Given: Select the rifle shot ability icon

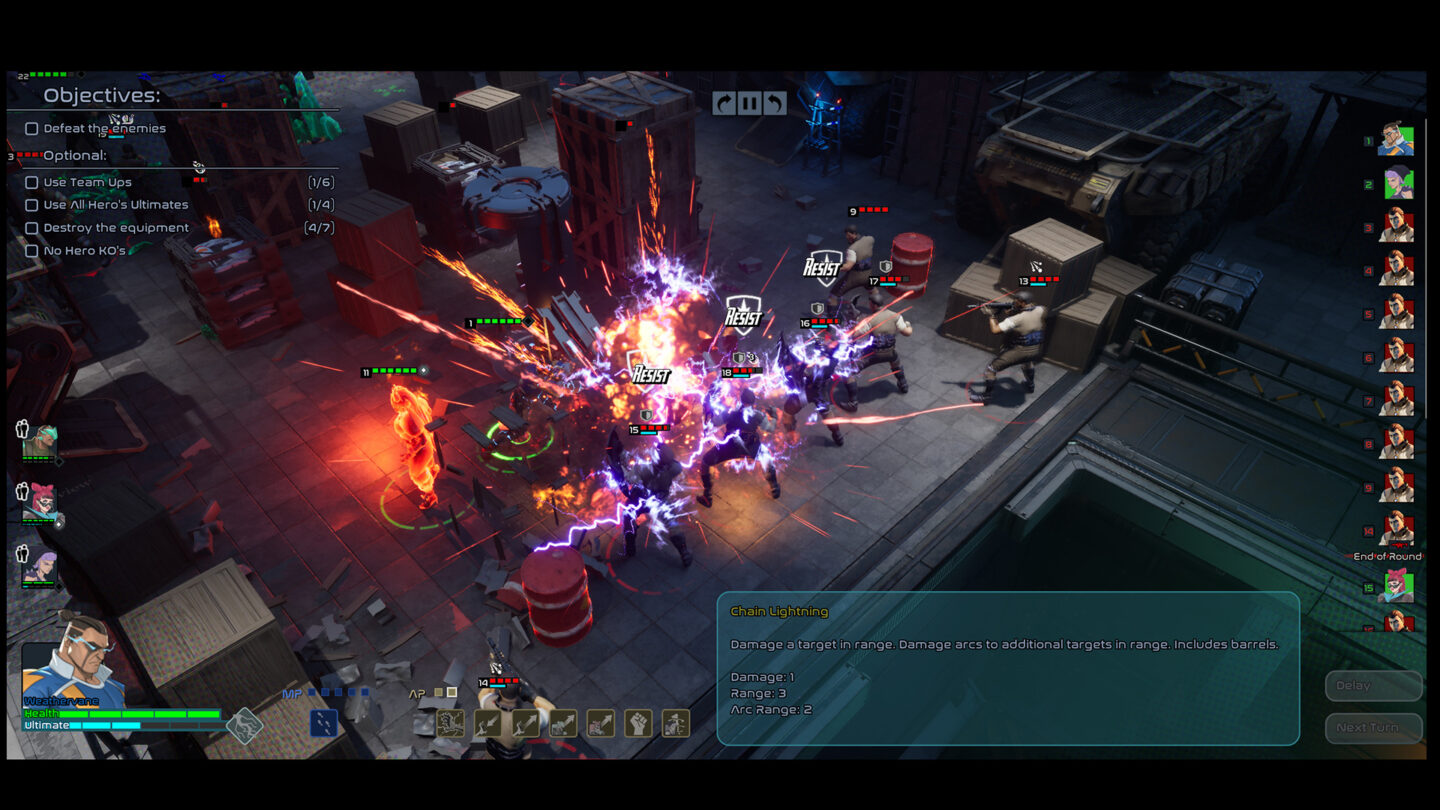Looking at the screenshot, I should [x=563, y=723].
